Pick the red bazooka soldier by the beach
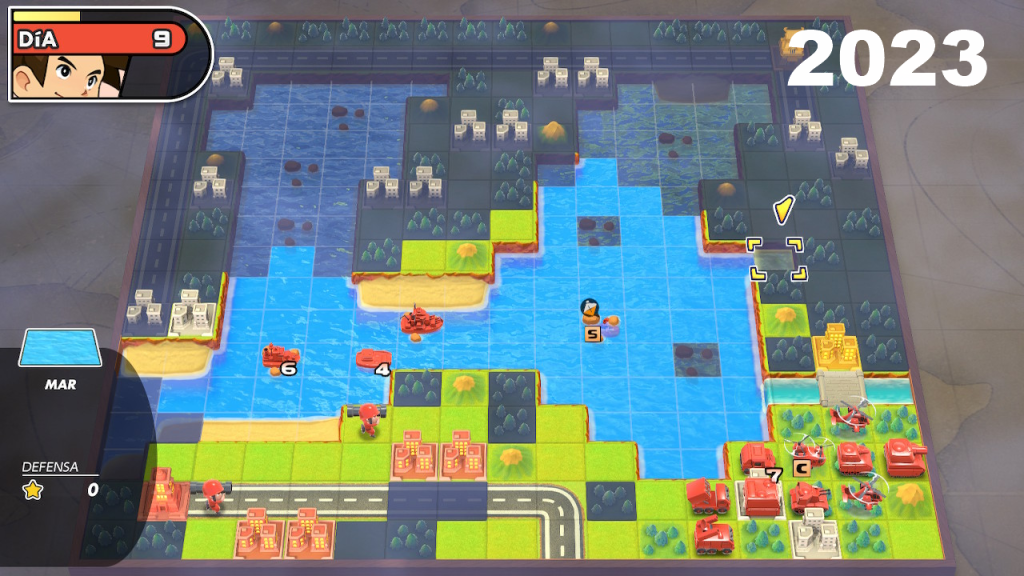This screenshot has height=576, width=1024. tap(369, 417)
